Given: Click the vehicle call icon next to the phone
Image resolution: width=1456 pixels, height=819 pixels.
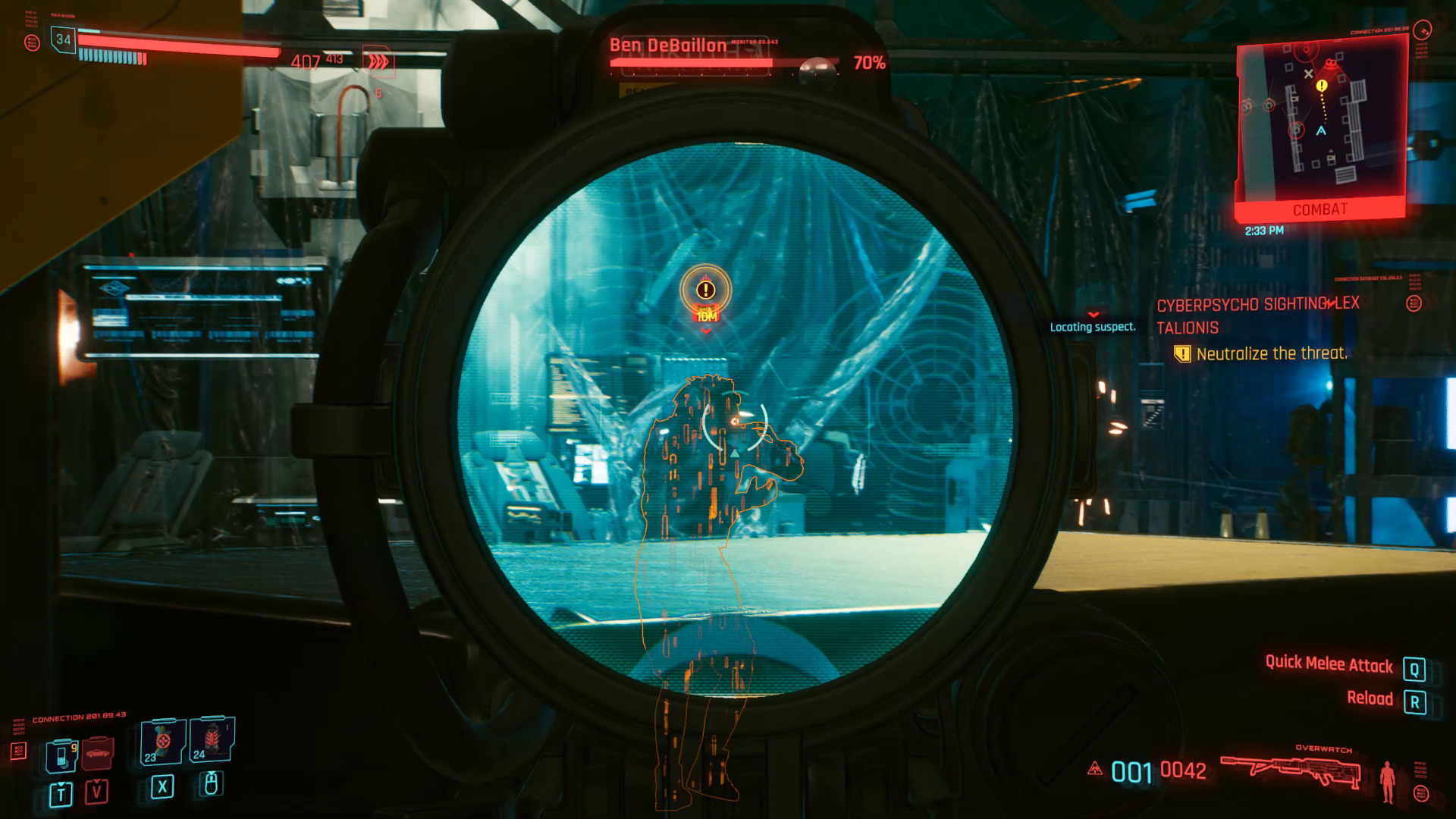Looking at the screenshot, I should [x=96, y=753].
